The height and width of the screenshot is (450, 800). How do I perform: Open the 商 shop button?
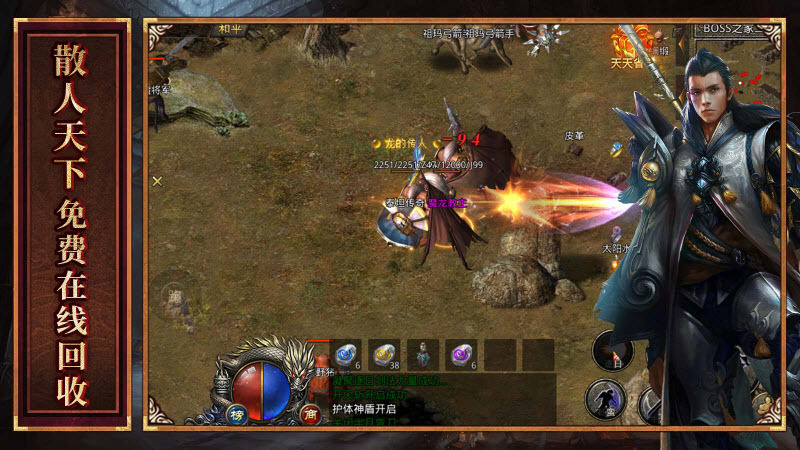(x=309, y=415)
